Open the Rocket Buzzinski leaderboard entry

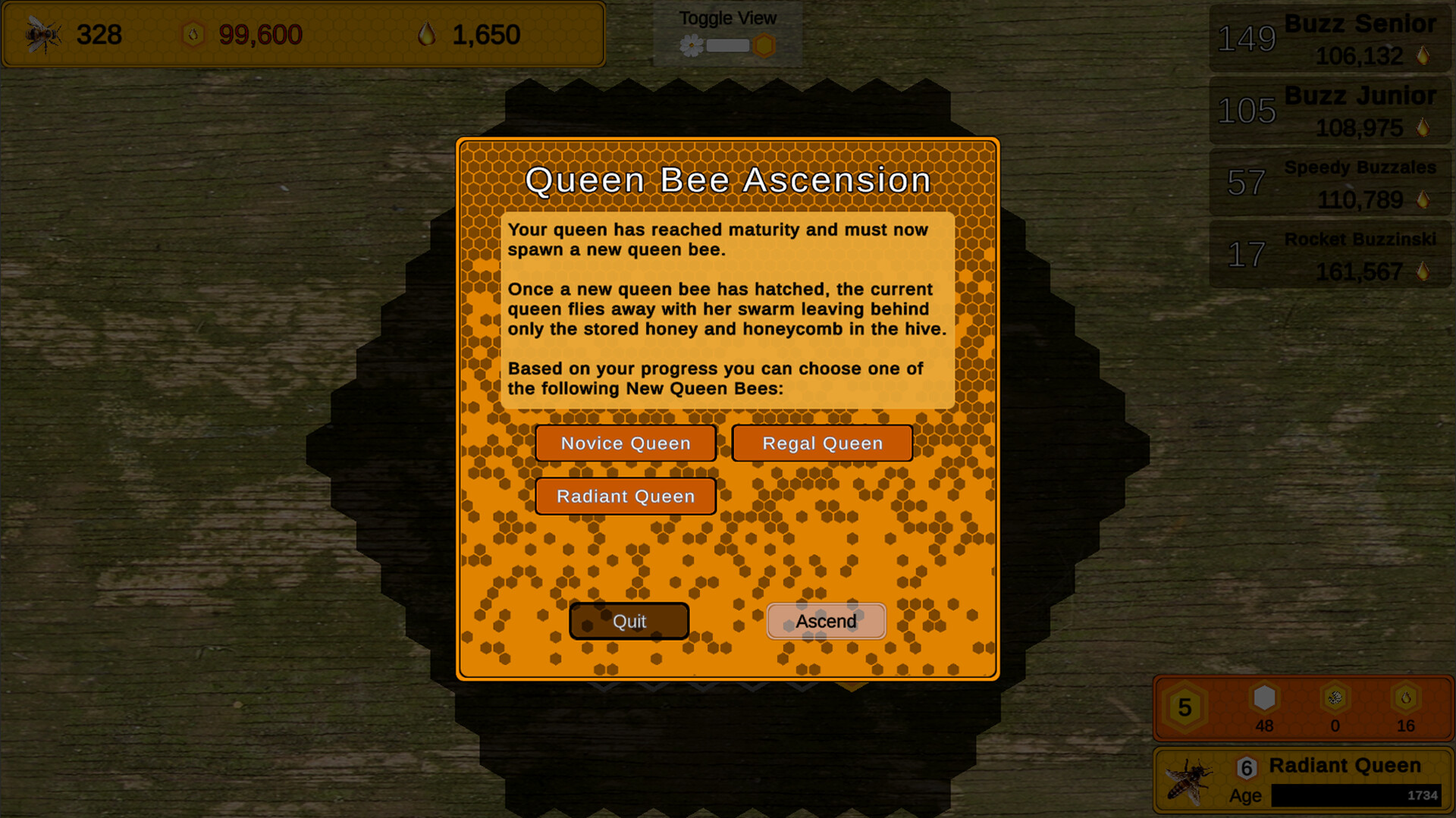pyautogui.click(x=1329, y=254)
